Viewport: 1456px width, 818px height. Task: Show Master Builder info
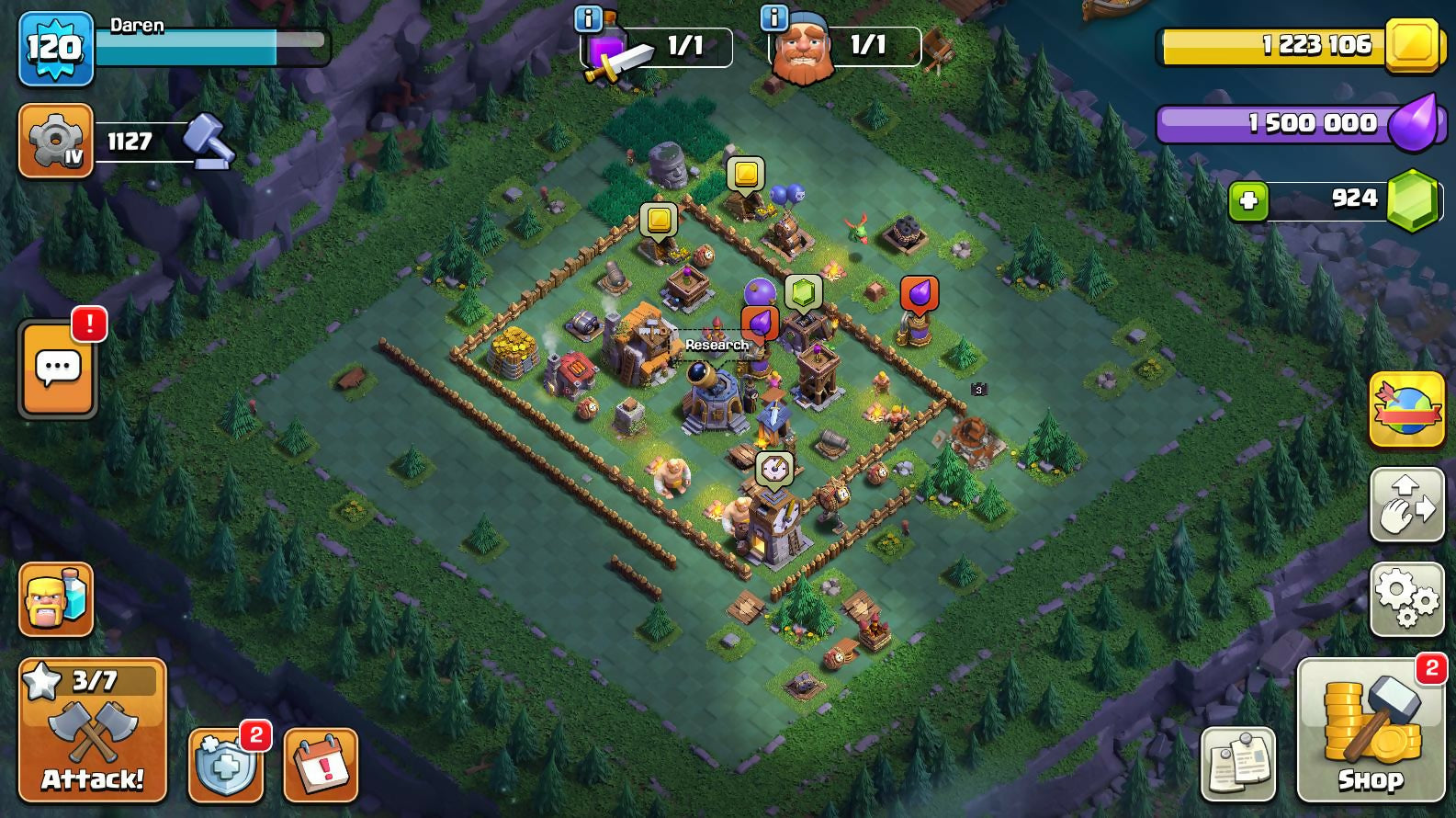[x=774, y=17]
